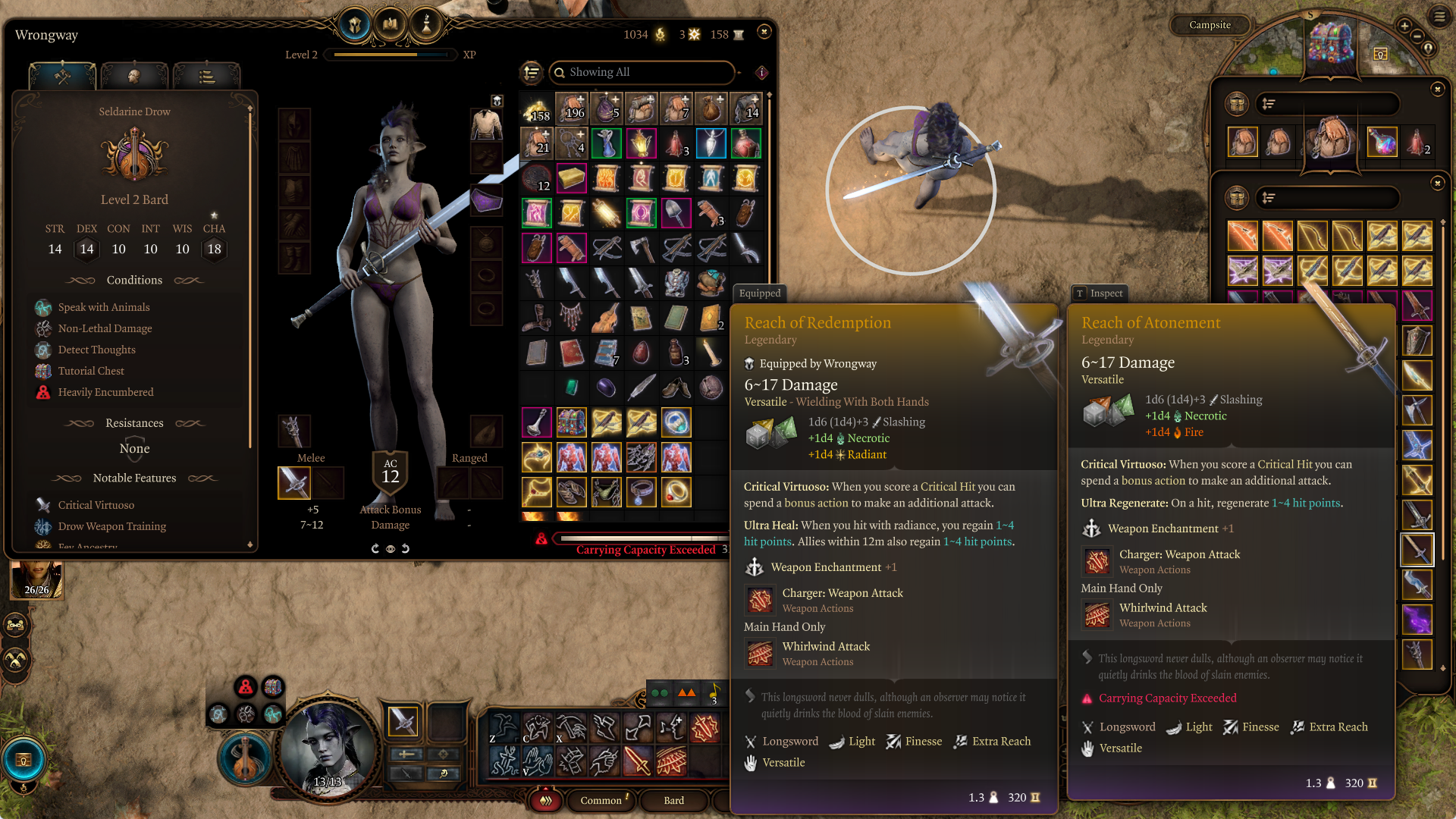Open the top-right game menu button
The width and height of the screenshot is (1456, 819).
coord(1439,15)
